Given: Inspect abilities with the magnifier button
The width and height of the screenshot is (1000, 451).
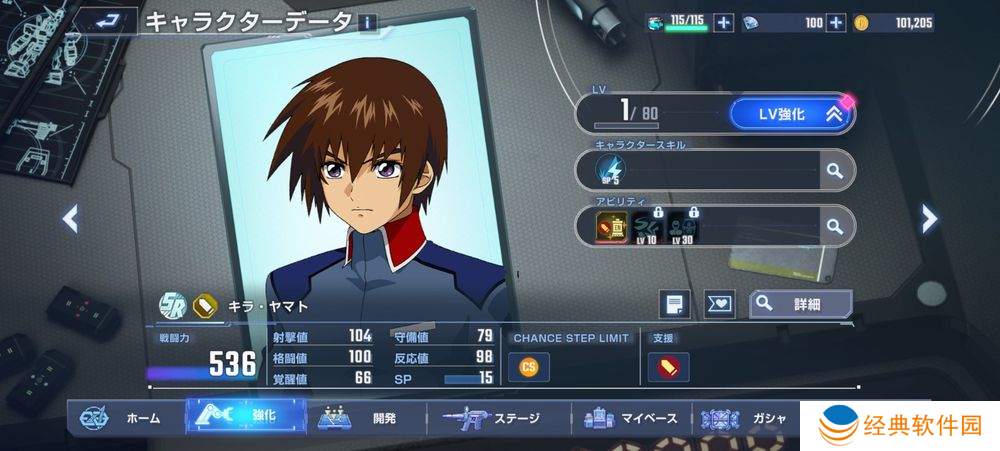Looking at the screenshot, I should tap(834, 227).
